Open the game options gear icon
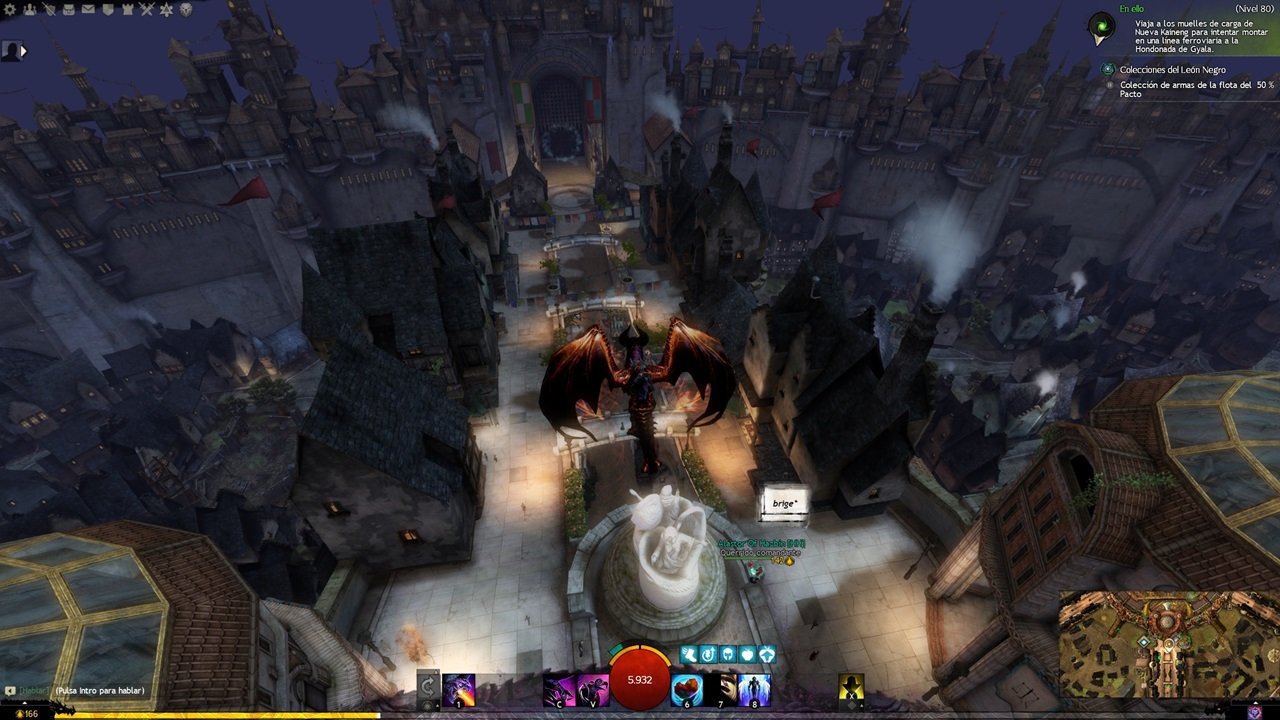 (10, 9)
